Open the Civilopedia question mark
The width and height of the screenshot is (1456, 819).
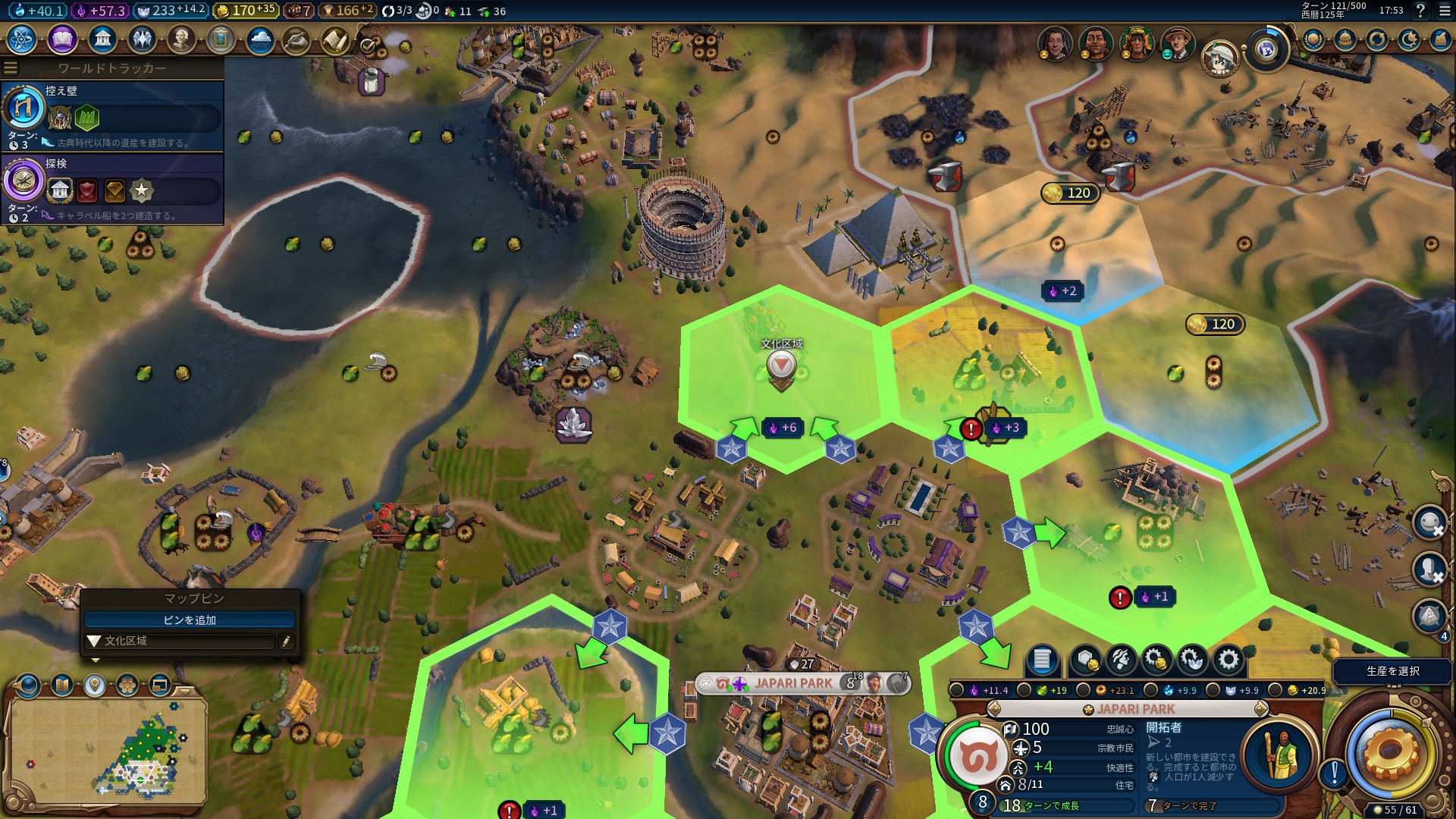[1420, 11]
